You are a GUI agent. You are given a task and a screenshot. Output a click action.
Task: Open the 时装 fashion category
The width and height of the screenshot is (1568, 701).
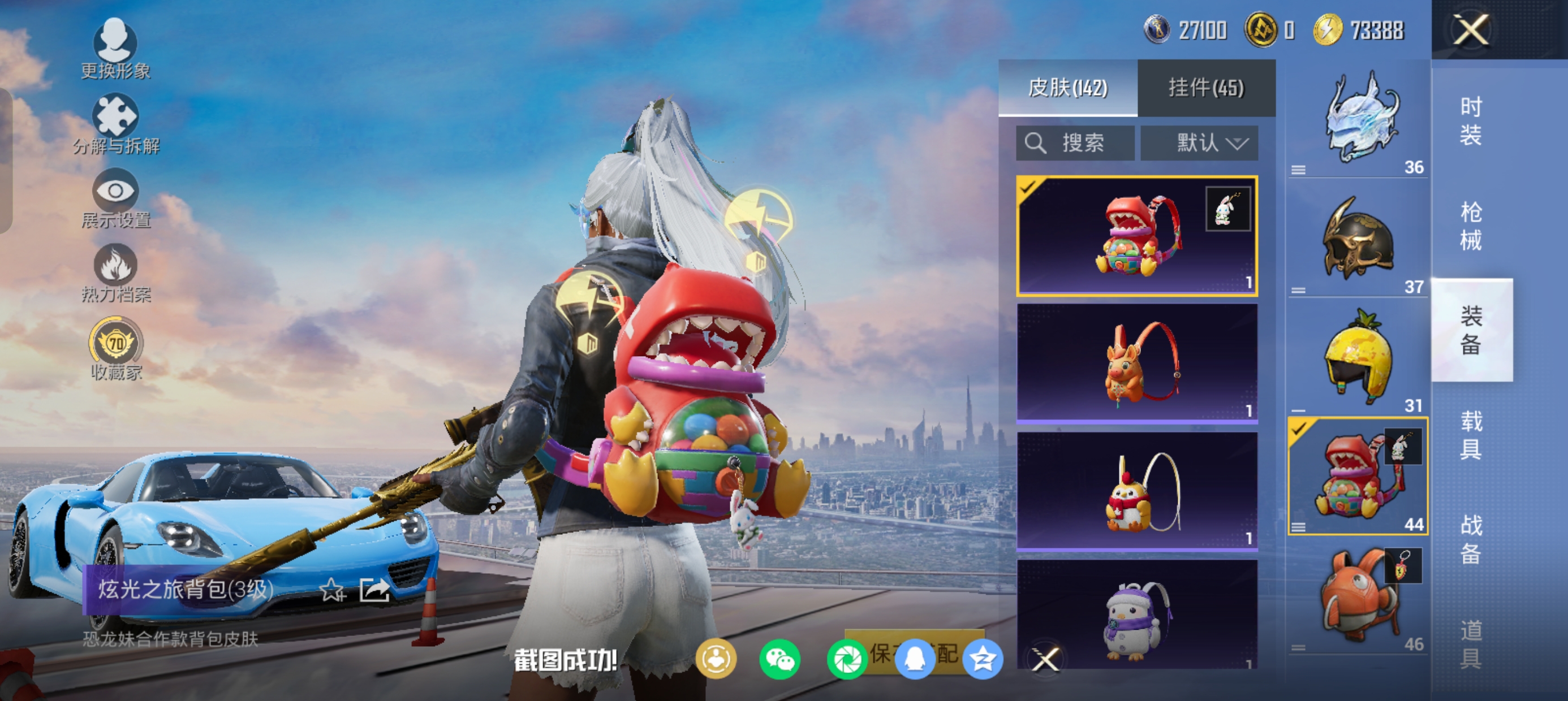pos(1471,121)
